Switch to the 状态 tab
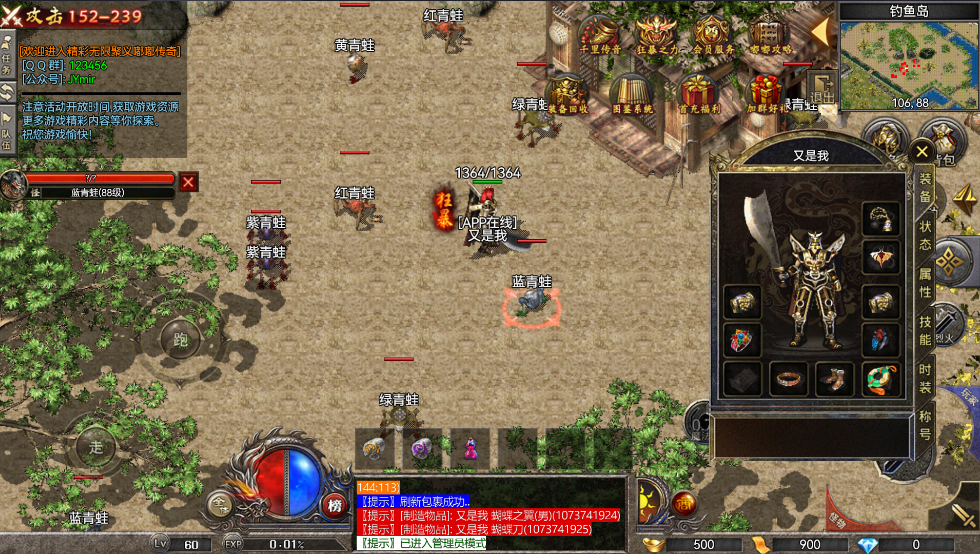 click(x=925, y=234)
